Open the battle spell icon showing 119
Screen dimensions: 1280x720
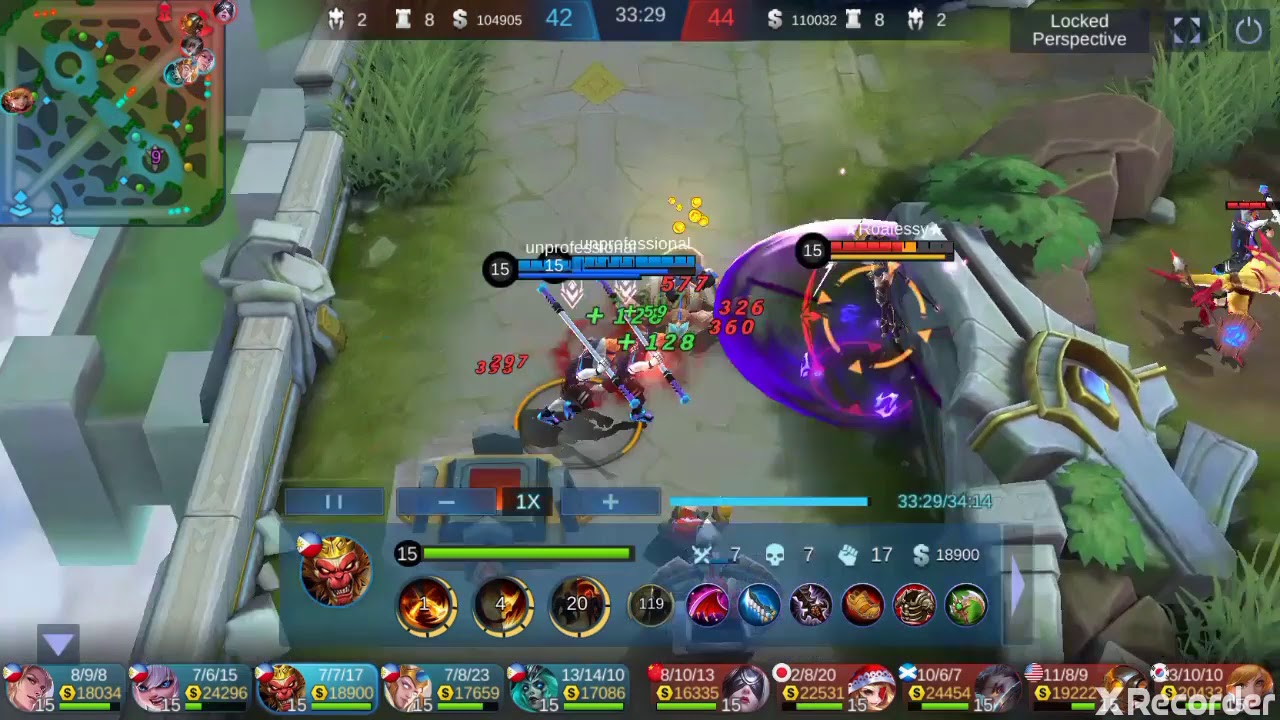pos(651,604)
